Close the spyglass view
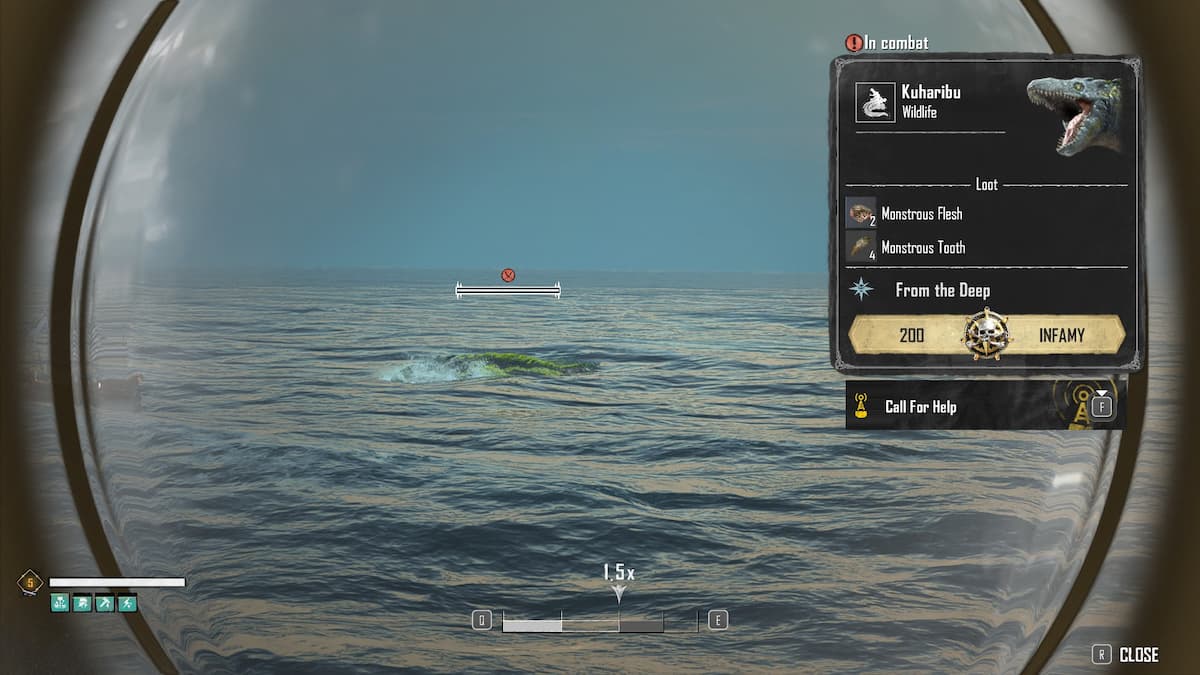Viewport: 1200px width, 675px height. (1126, 655)
